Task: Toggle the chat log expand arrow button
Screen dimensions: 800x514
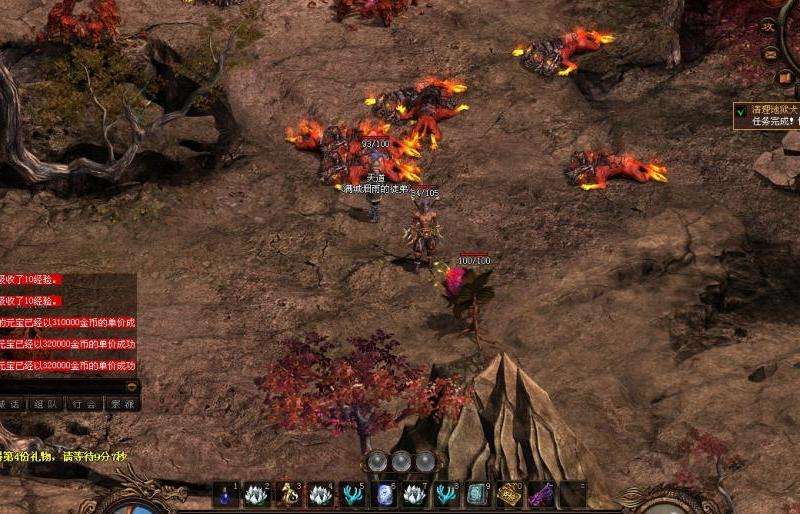Action: click(x=131, y=385)
